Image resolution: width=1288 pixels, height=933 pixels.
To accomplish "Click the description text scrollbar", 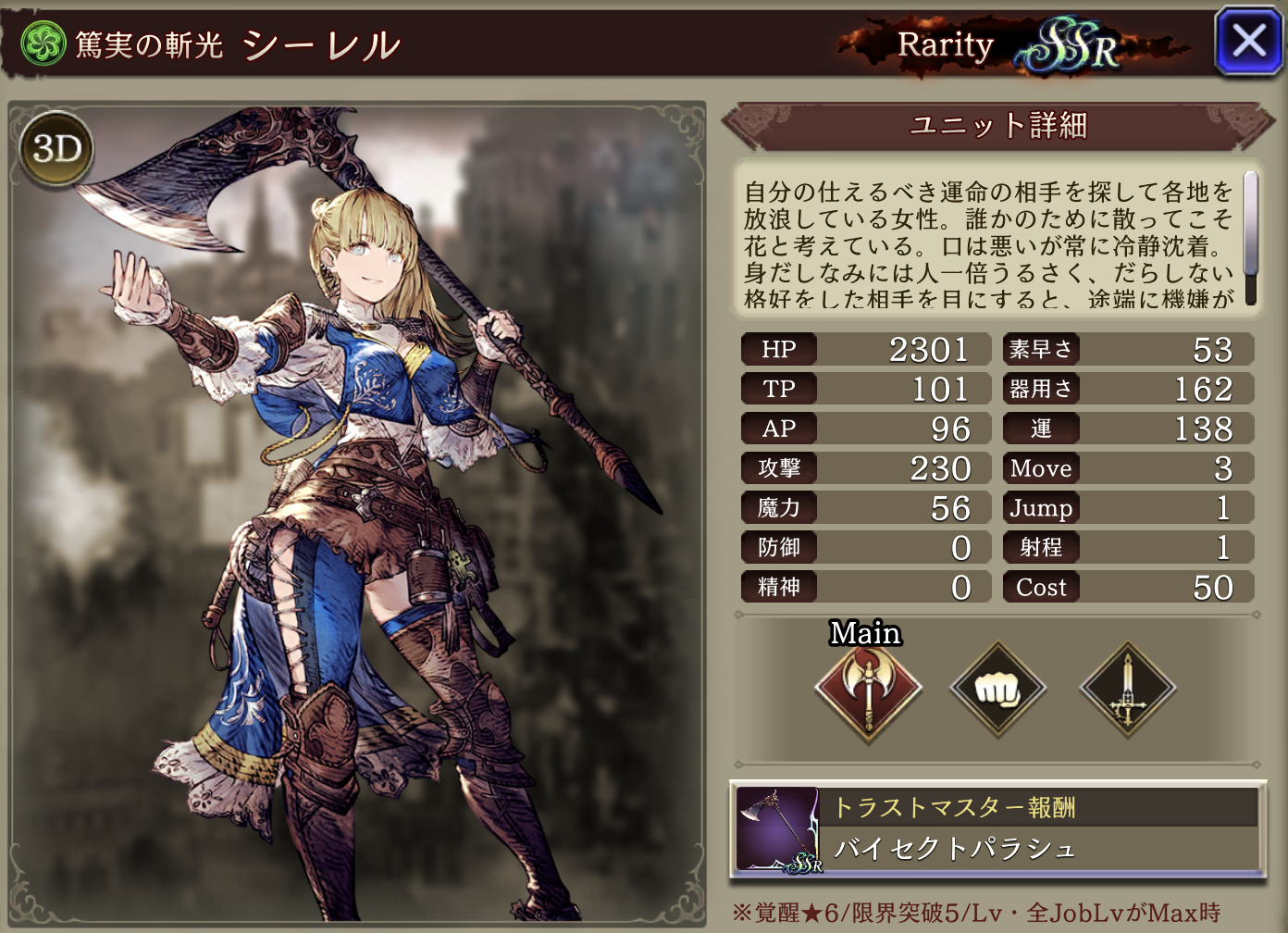I will click(x=1250, y=237).
